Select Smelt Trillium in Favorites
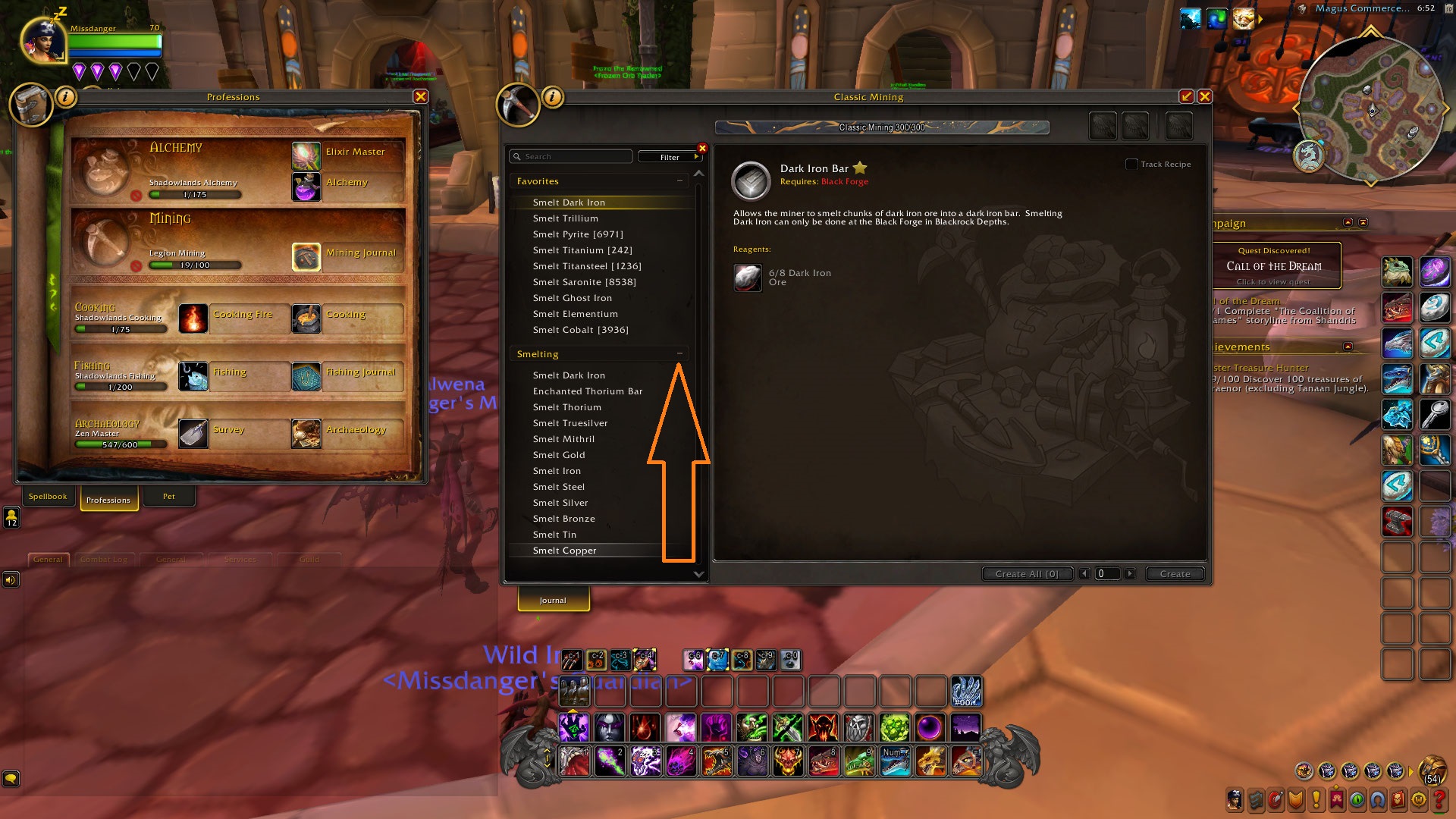 click(565, 218)
